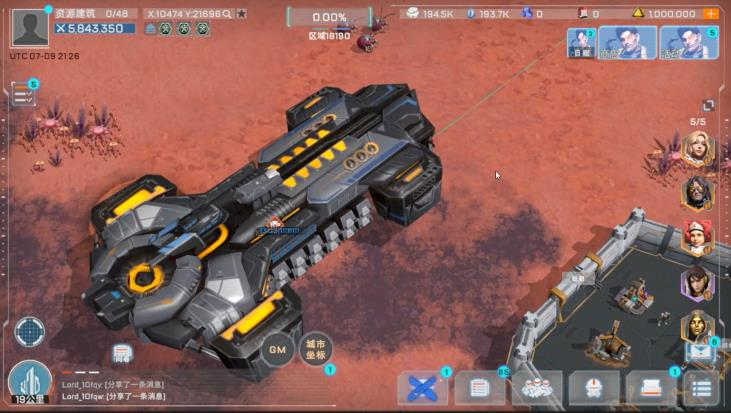731x413 pixels.
Task: Open the document list menu with badge
Action: (480, 388)
